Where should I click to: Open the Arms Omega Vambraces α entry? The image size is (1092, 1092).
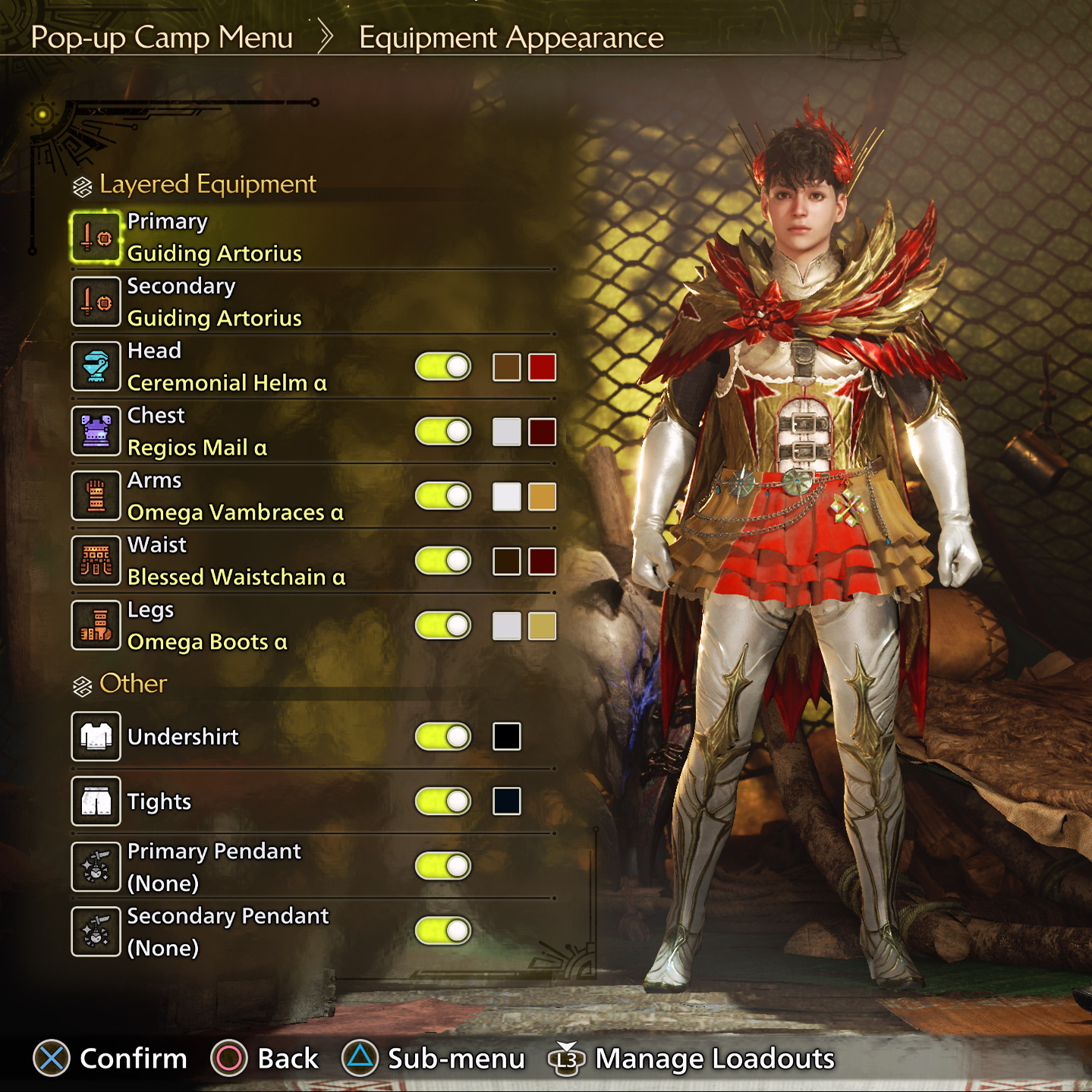click(234, 496)
